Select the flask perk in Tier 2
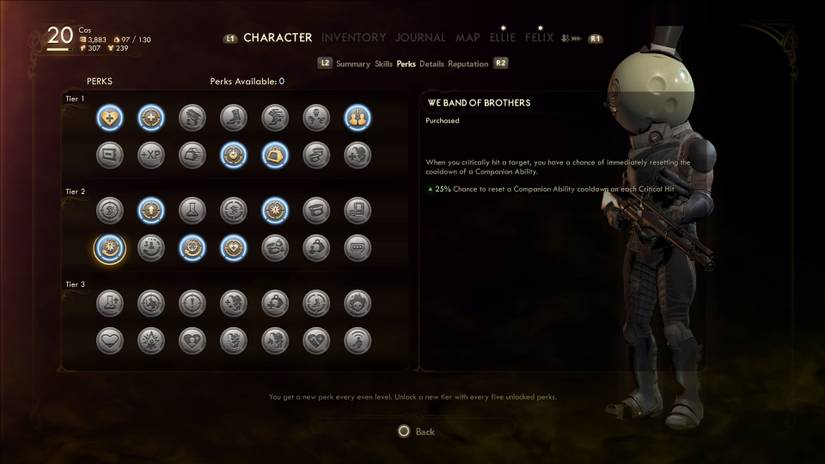Viewport: 825px width, 464px height. [x=192, y=210]
